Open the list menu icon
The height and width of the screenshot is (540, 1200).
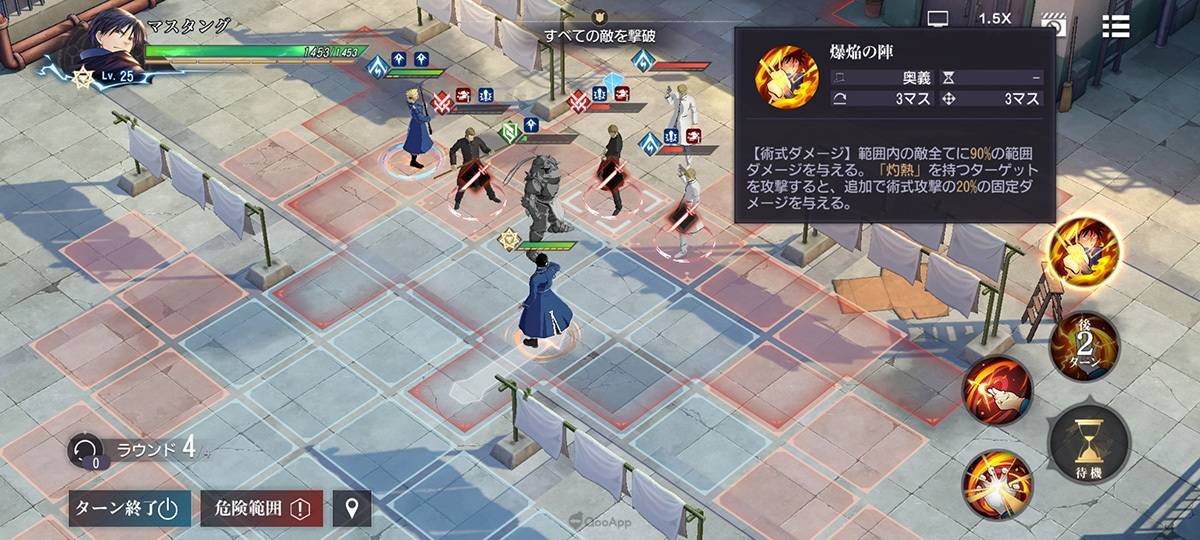1116,25
